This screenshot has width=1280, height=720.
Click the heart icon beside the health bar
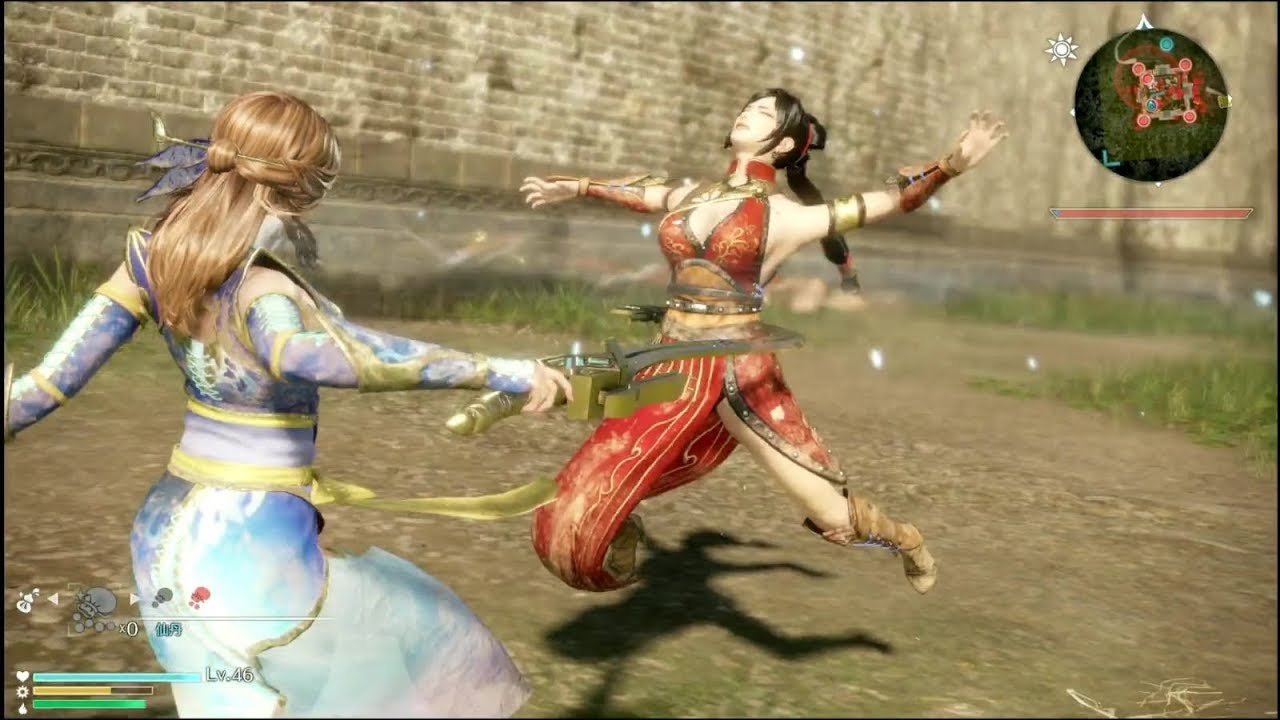21,675
